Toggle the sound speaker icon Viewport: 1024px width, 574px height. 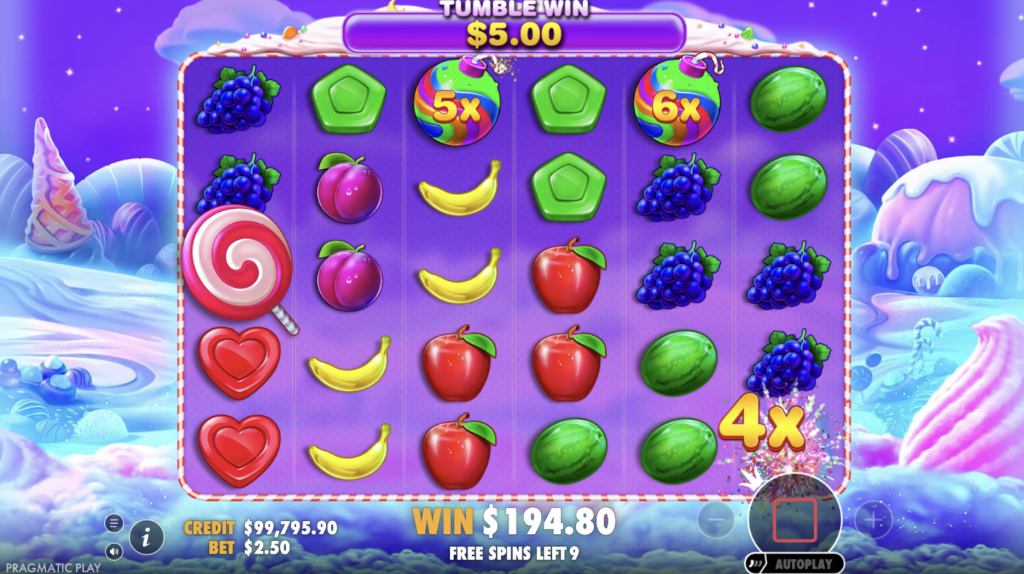114,550
